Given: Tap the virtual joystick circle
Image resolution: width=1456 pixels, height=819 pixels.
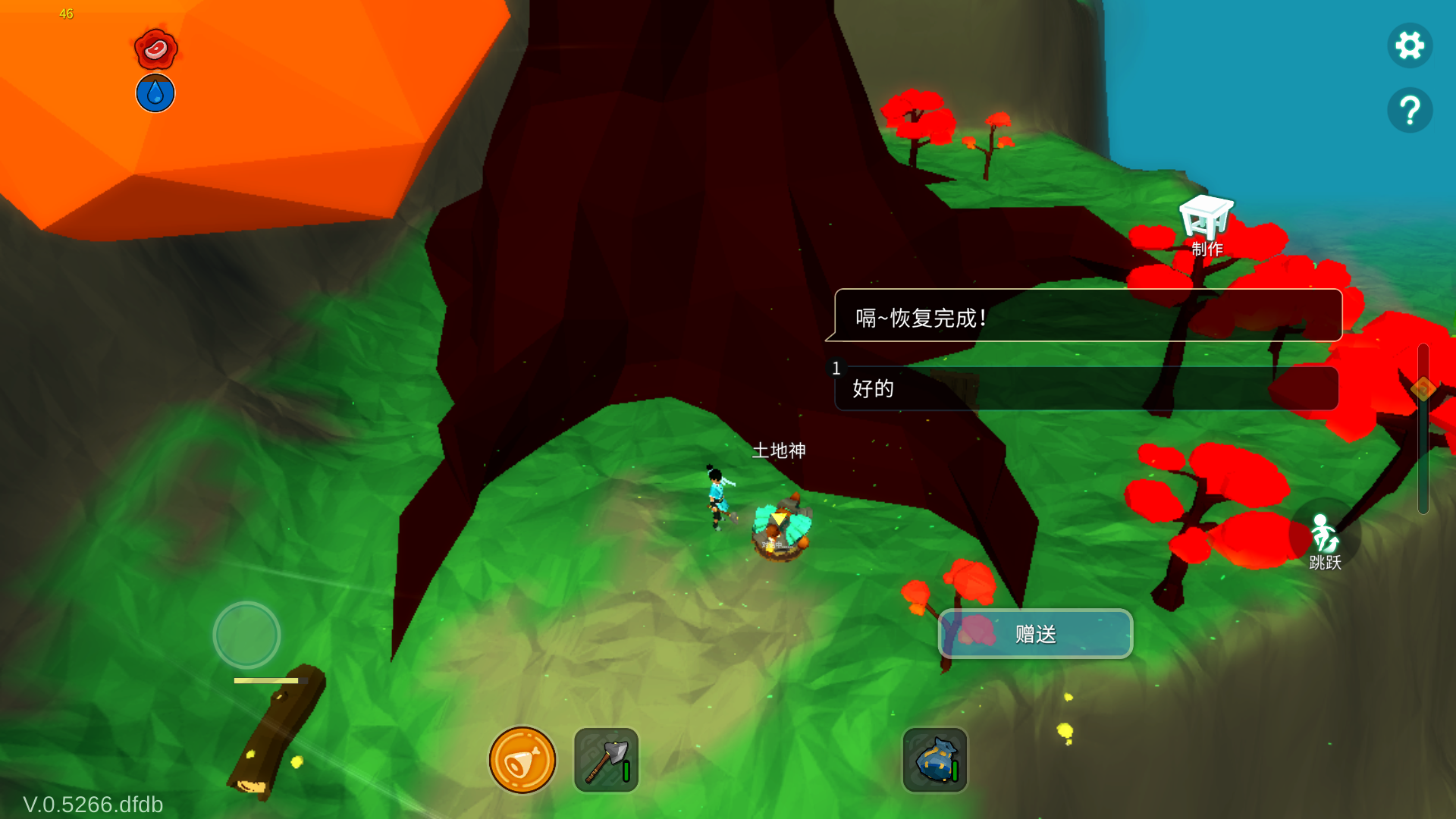Looking at the screenshot, I should (246, 635).
